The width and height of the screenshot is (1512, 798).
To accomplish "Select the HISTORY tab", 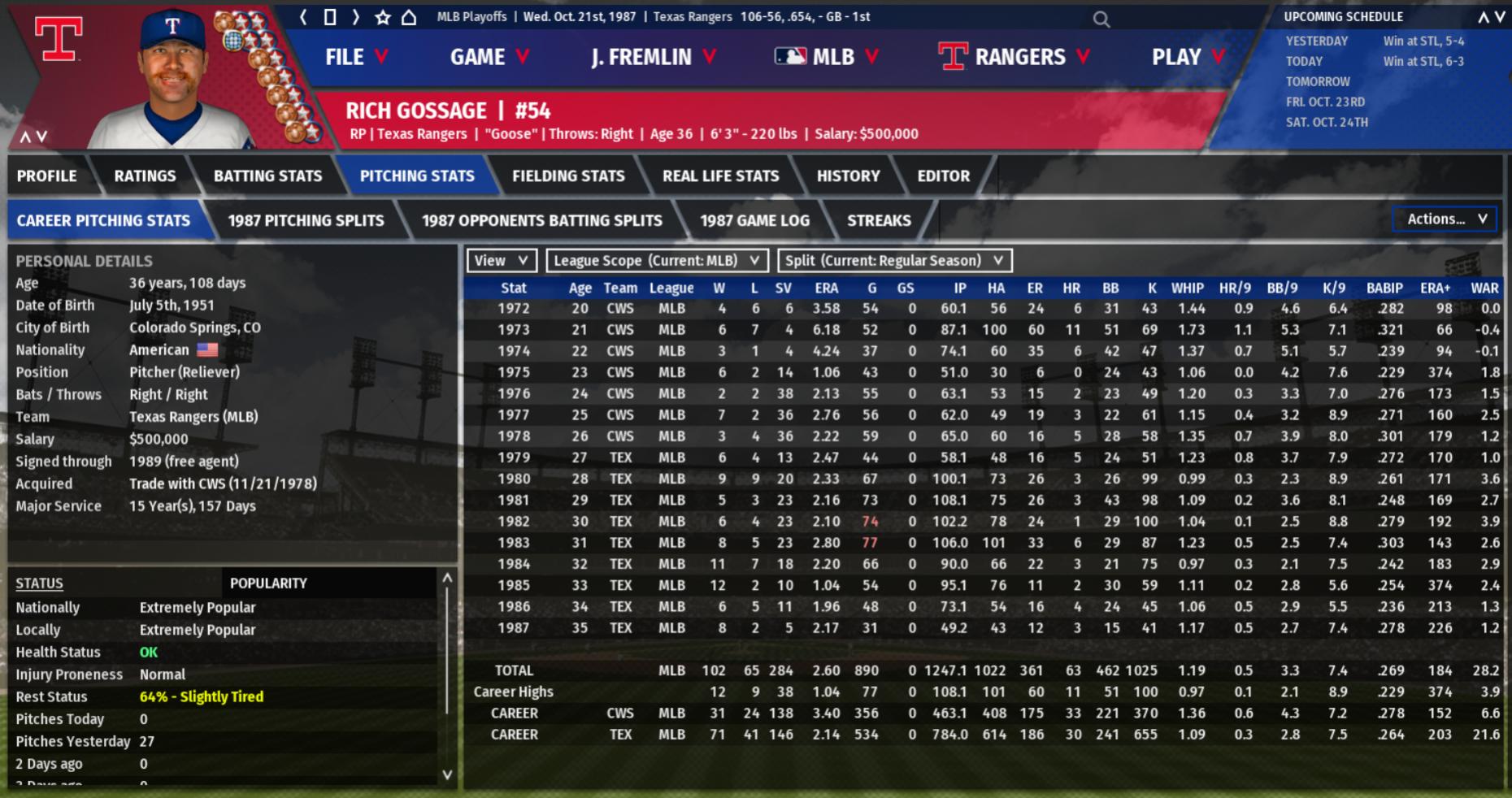I will [848, 176].
